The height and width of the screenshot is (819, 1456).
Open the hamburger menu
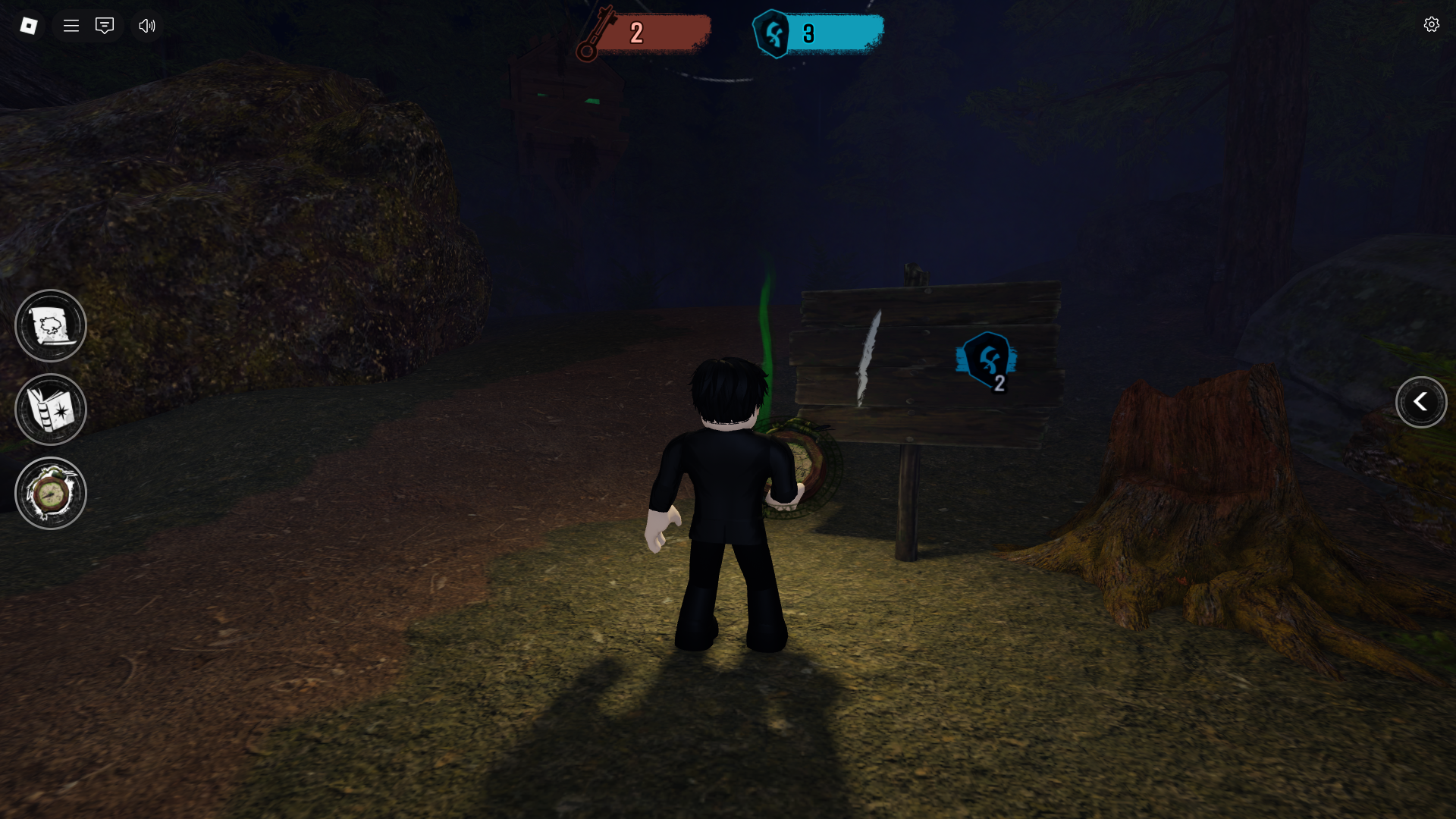pyautogui.click(x=71, y=26)
